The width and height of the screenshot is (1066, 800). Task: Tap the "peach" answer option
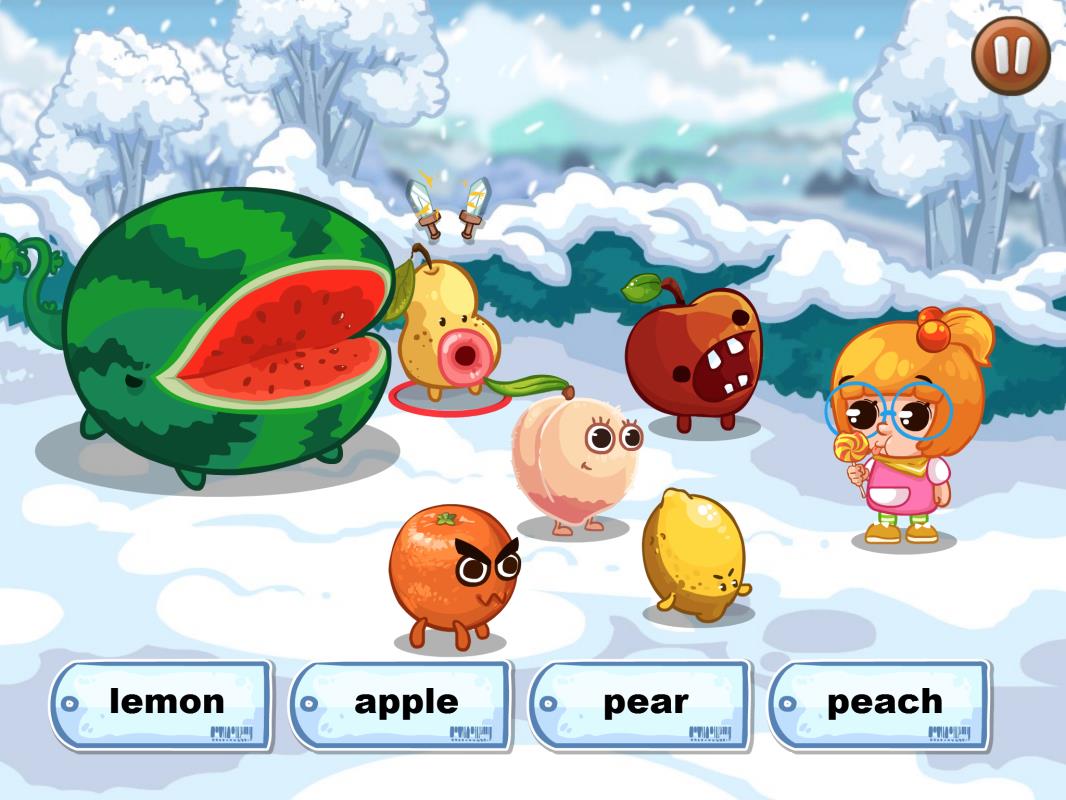click(x=881, y=704)
